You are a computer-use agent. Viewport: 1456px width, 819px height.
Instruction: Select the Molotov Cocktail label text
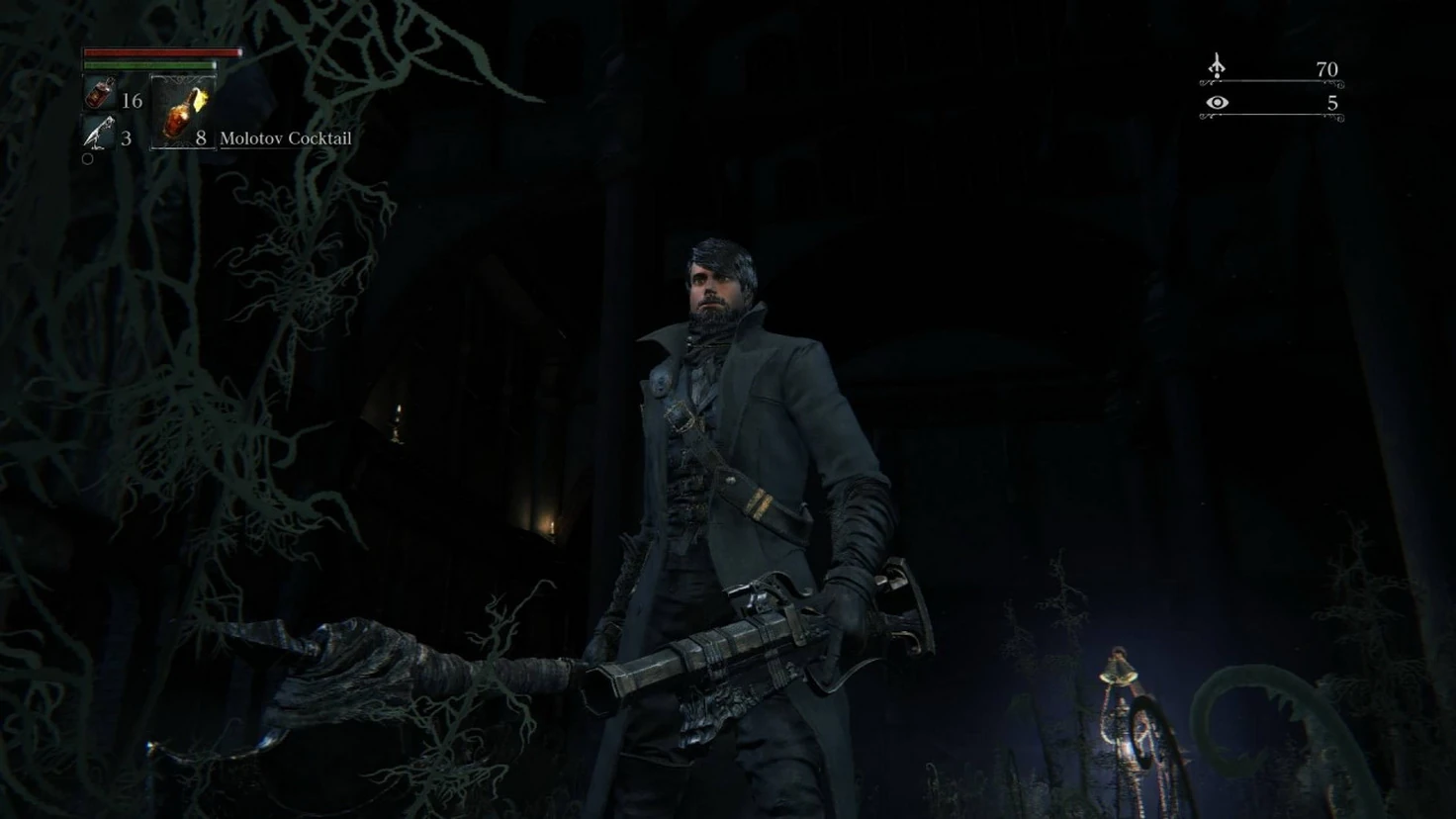click(285, 138)
